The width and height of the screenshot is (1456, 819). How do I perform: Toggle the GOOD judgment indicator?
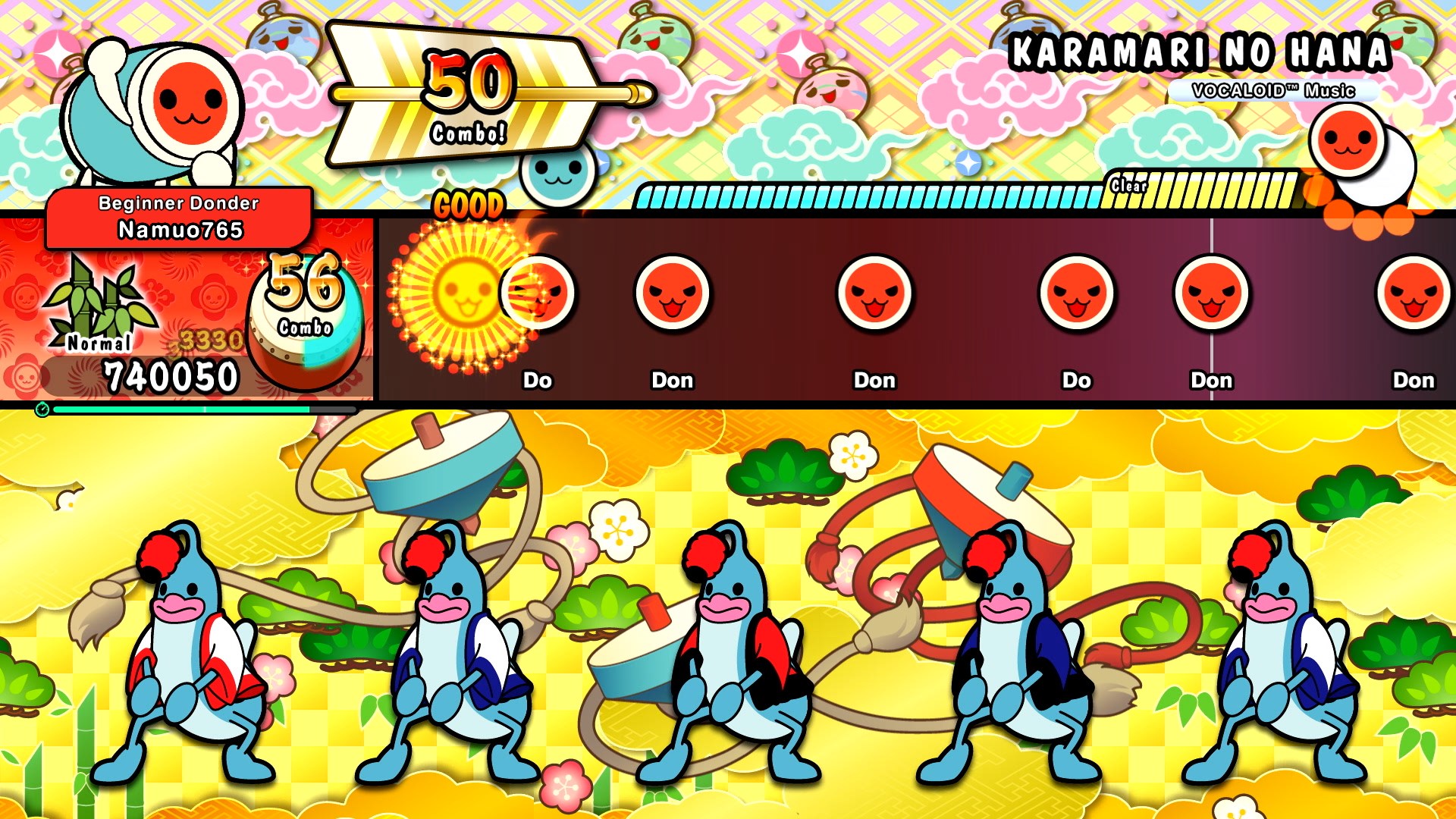pyautogui.click(x=469, y=203)
